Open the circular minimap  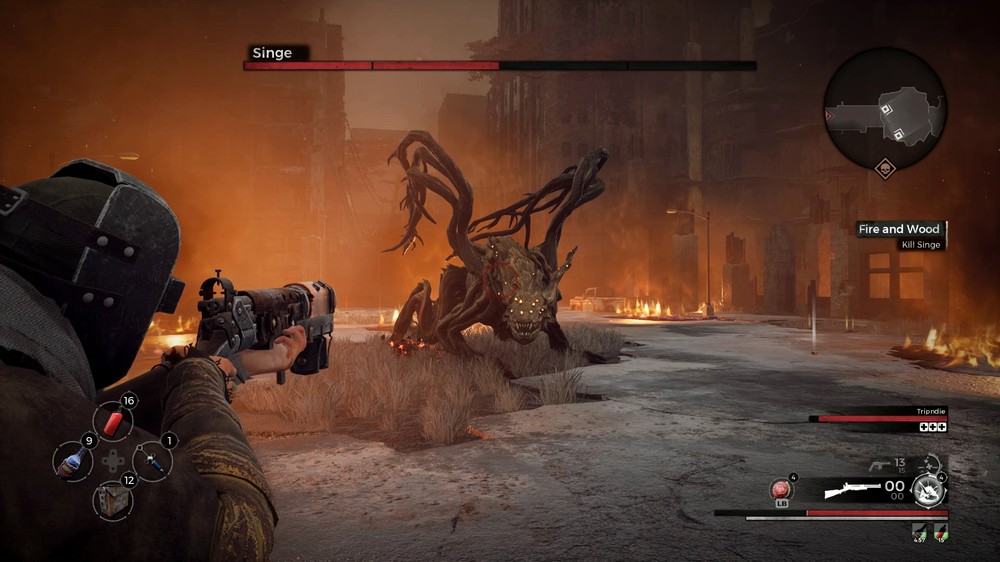pyautogui.click(x=885, y=107)
